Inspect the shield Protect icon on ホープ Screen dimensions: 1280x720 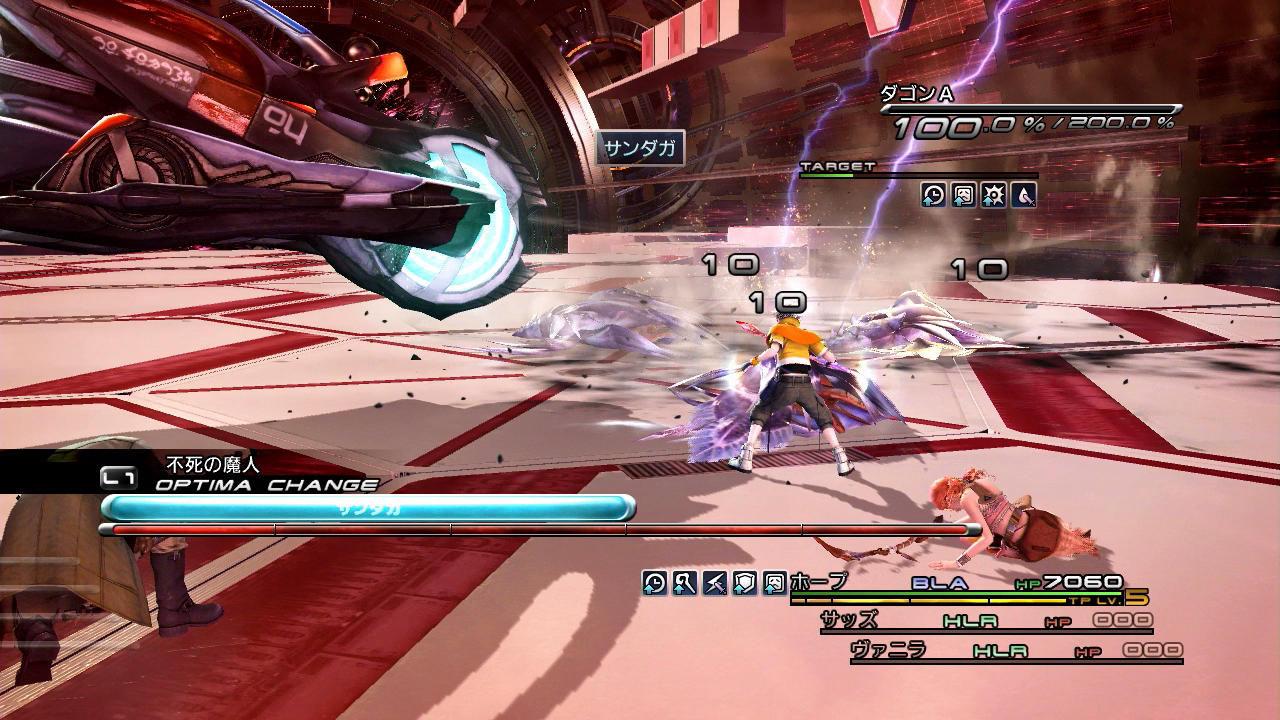point(744,583)
